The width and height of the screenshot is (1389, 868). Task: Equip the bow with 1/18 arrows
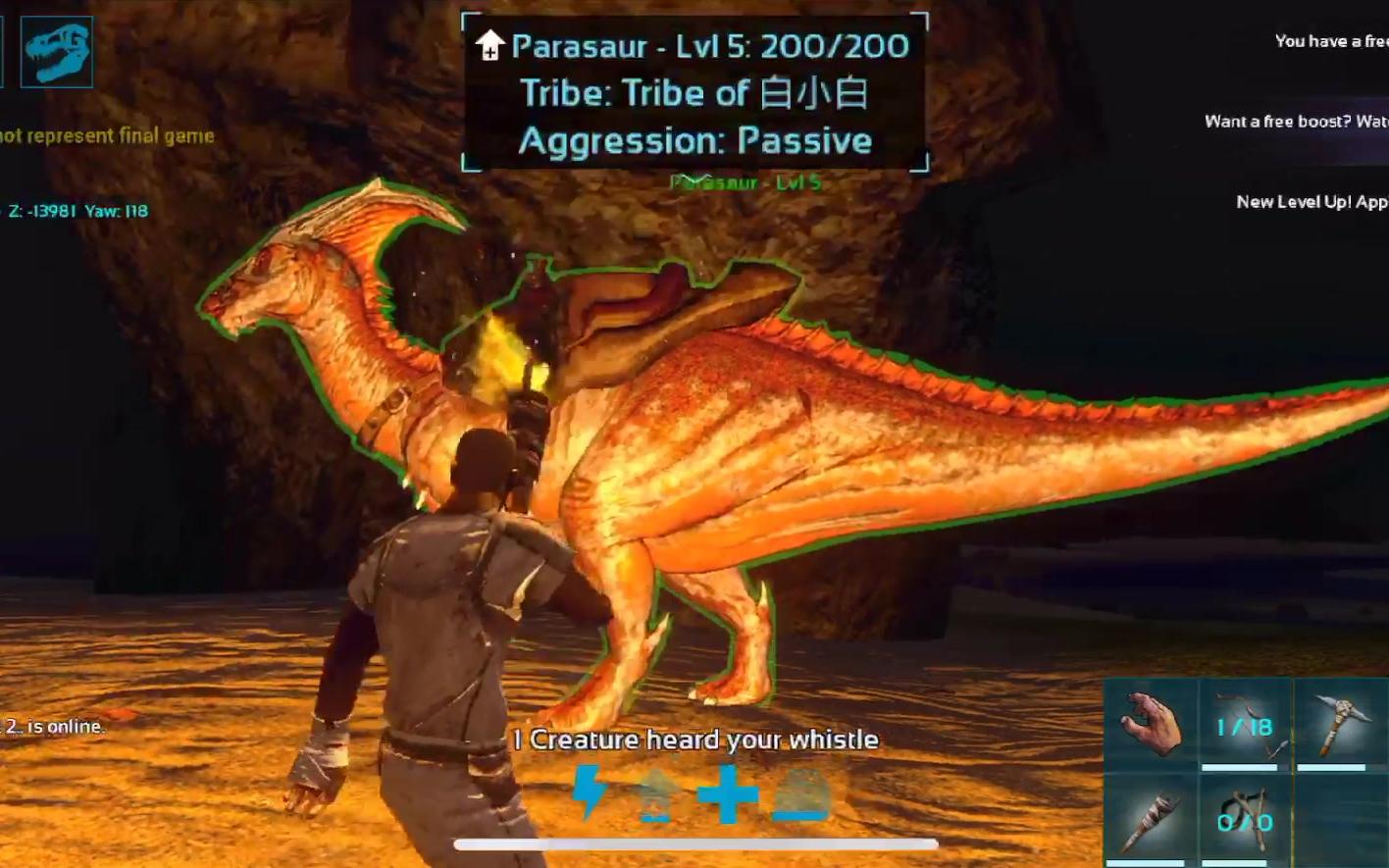pyautogui.click(x=1245, y=725)
